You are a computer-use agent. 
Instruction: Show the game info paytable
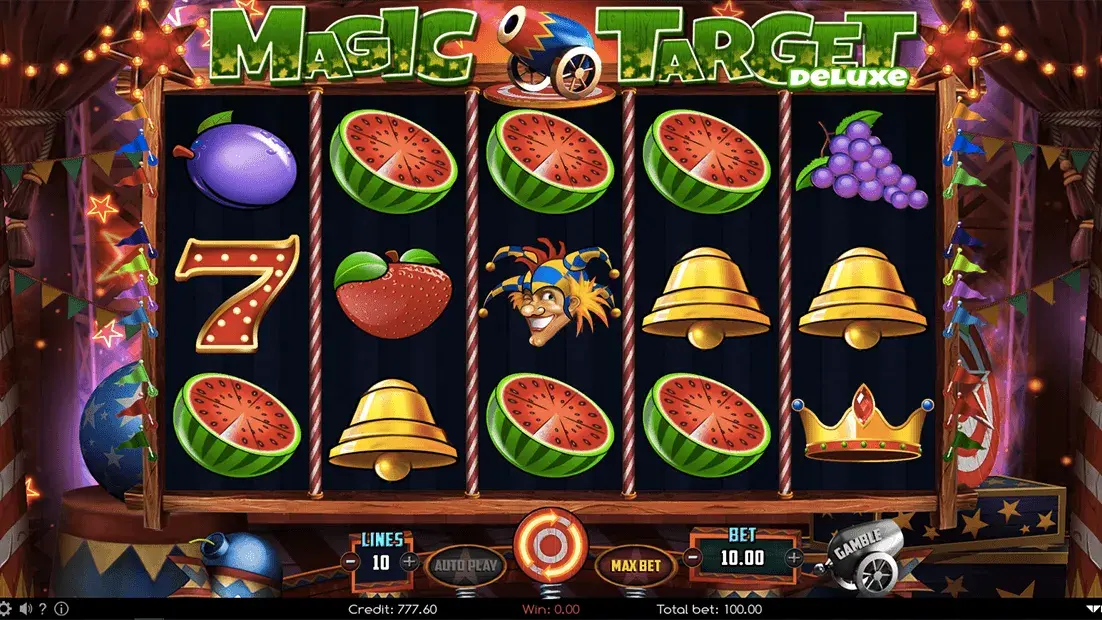[62, 608]
